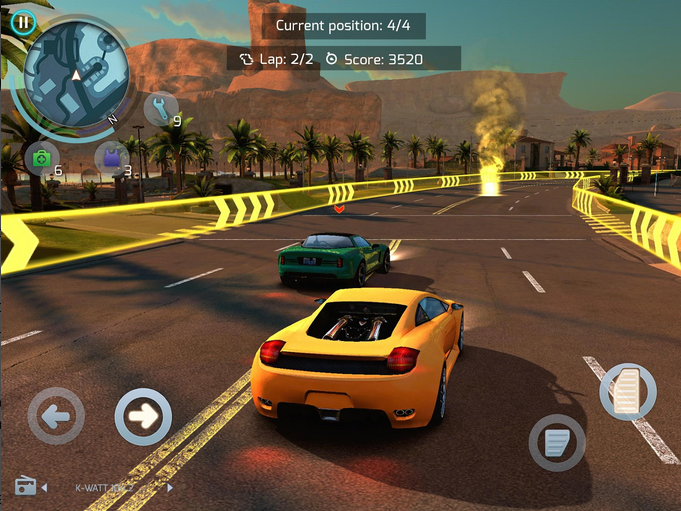Image resolution: width=681 pixels, height=511 pixels.
Task: Use the green medkit item
Action: (x=41, y=158)
